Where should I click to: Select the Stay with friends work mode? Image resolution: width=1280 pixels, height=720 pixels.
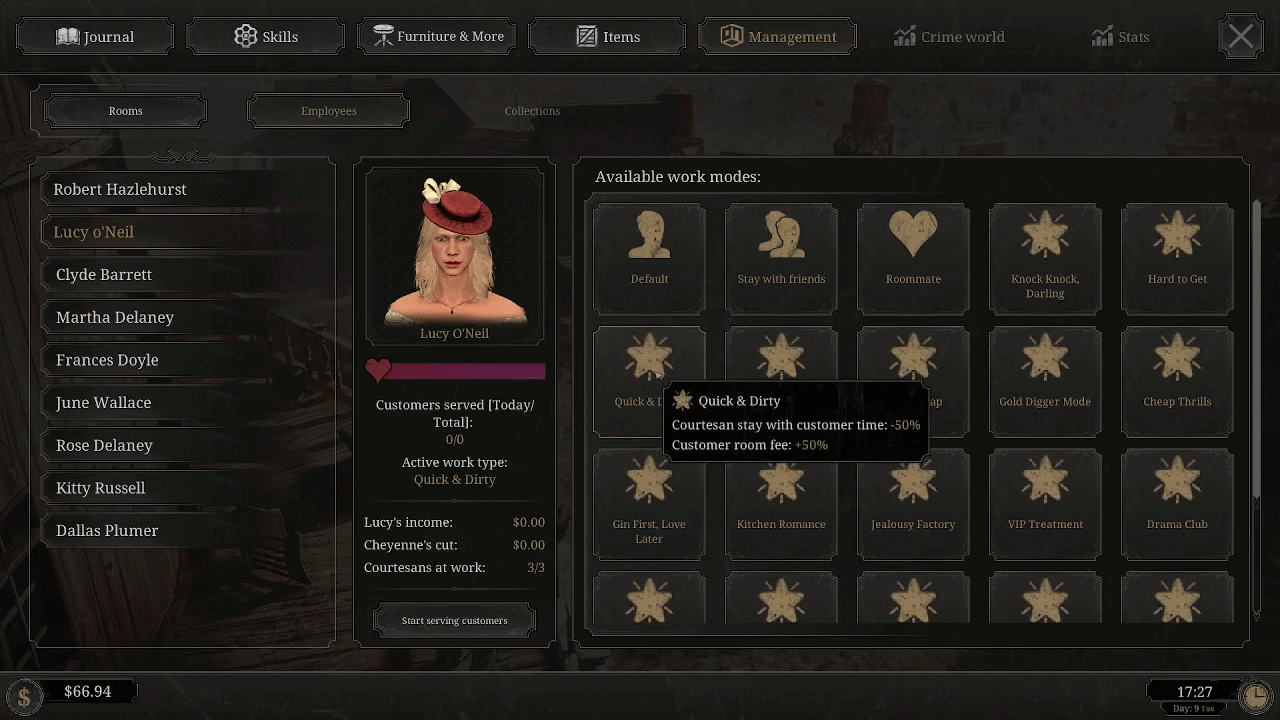(781, 258)
